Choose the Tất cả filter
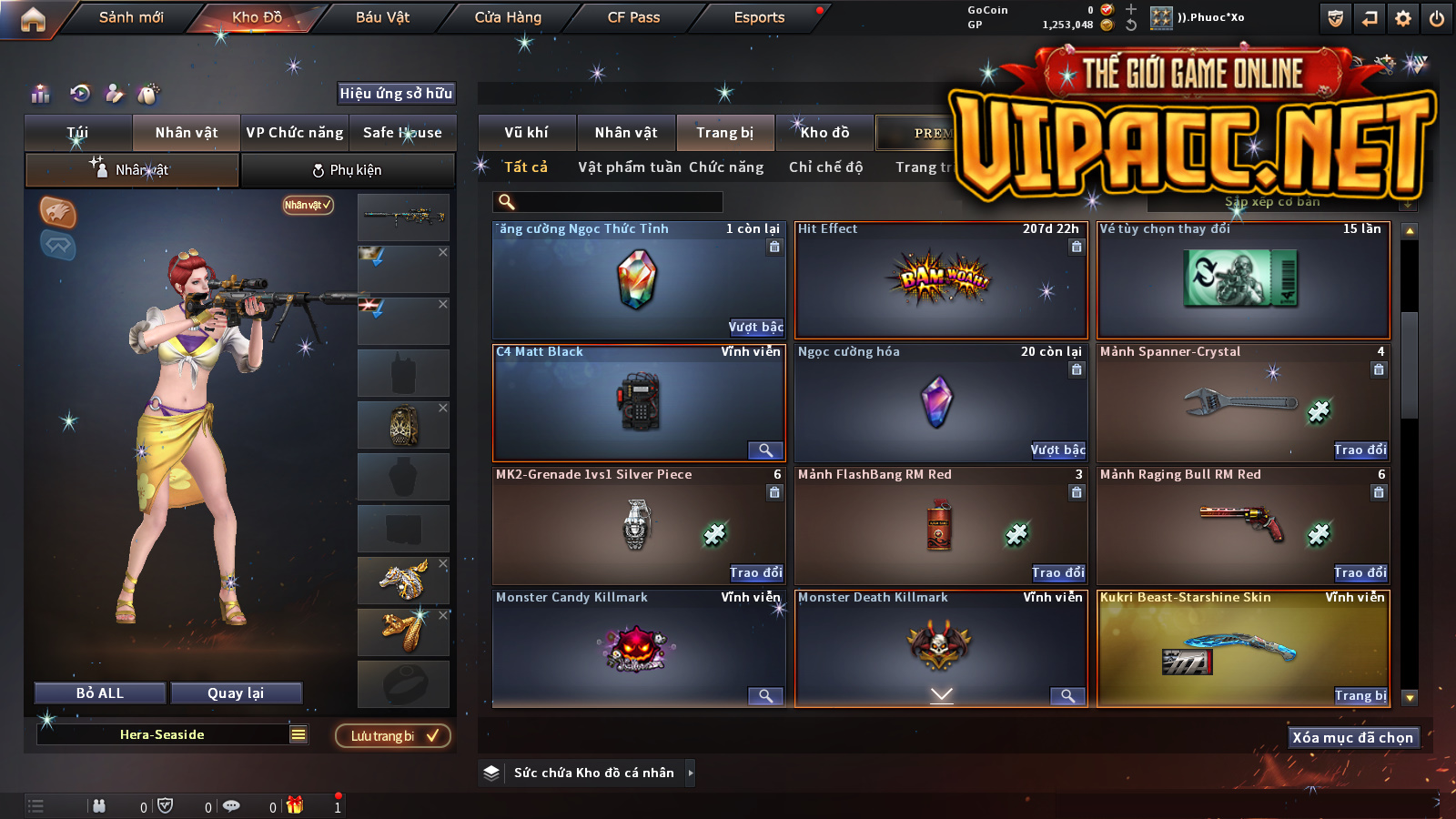The image size is (1456, 819). click(526, 167)
